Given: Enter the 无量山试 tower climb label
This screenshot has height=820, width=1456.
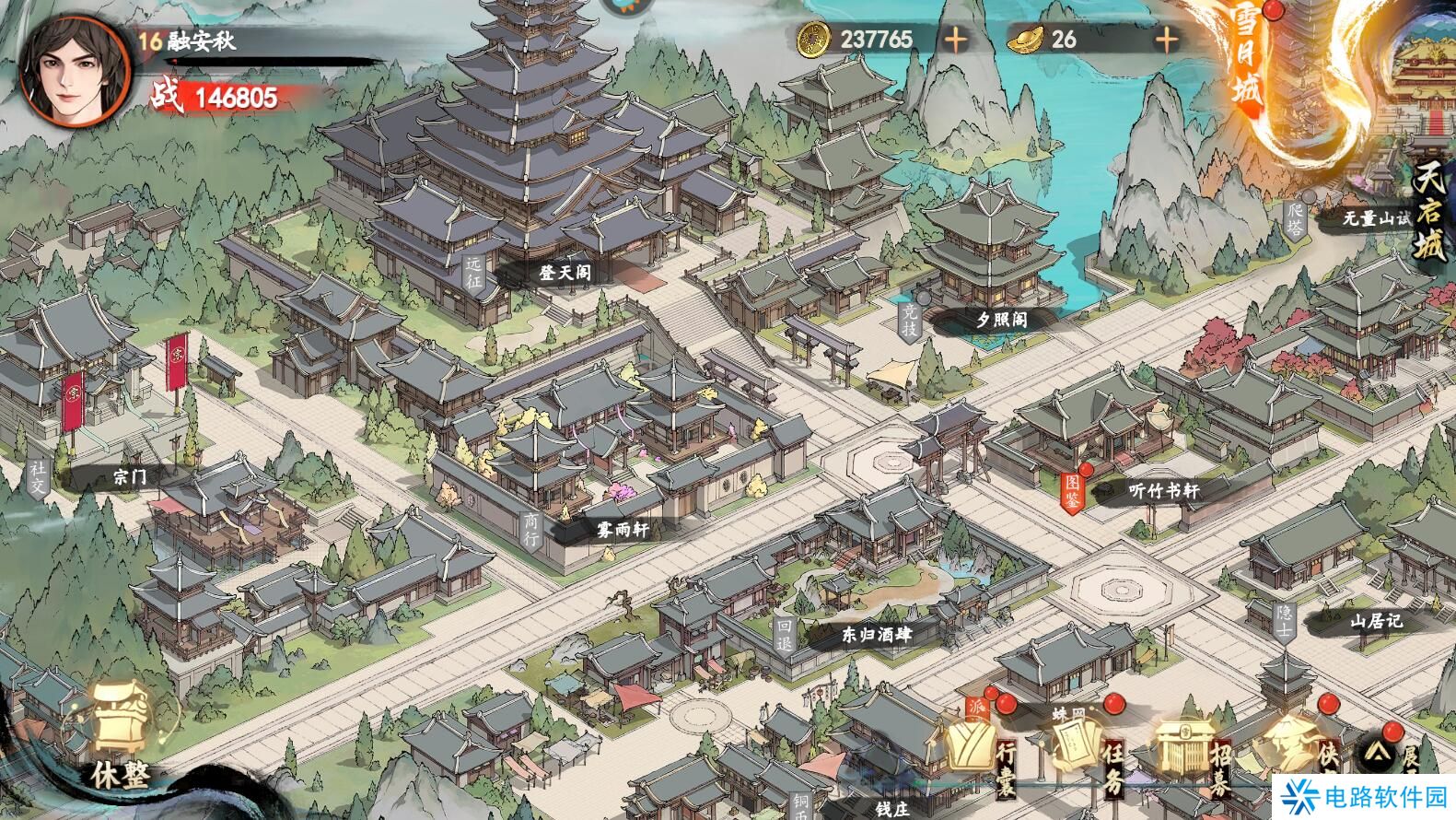Looking at the screenshot, I should 1375,218.
